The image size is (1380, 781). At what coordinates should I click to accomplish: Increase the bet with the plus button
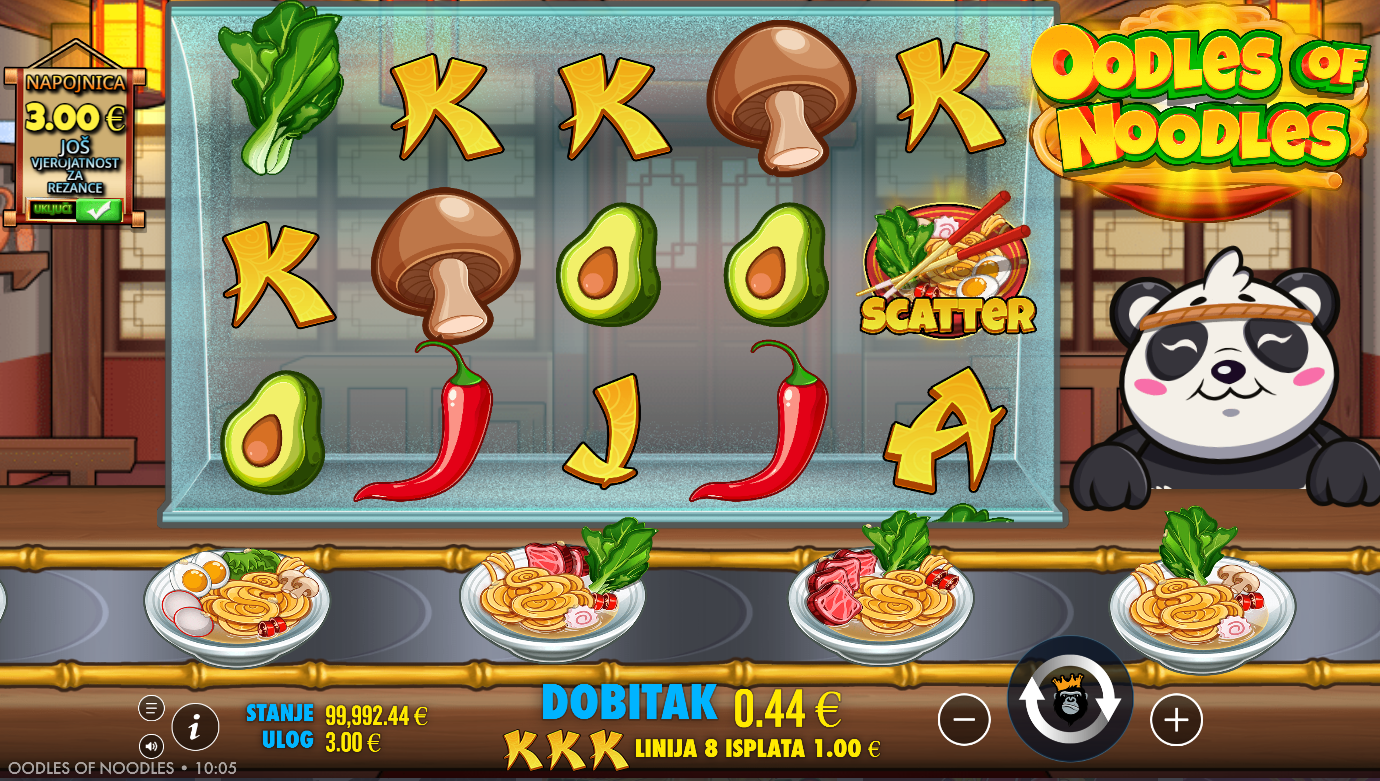[1176, 720]
